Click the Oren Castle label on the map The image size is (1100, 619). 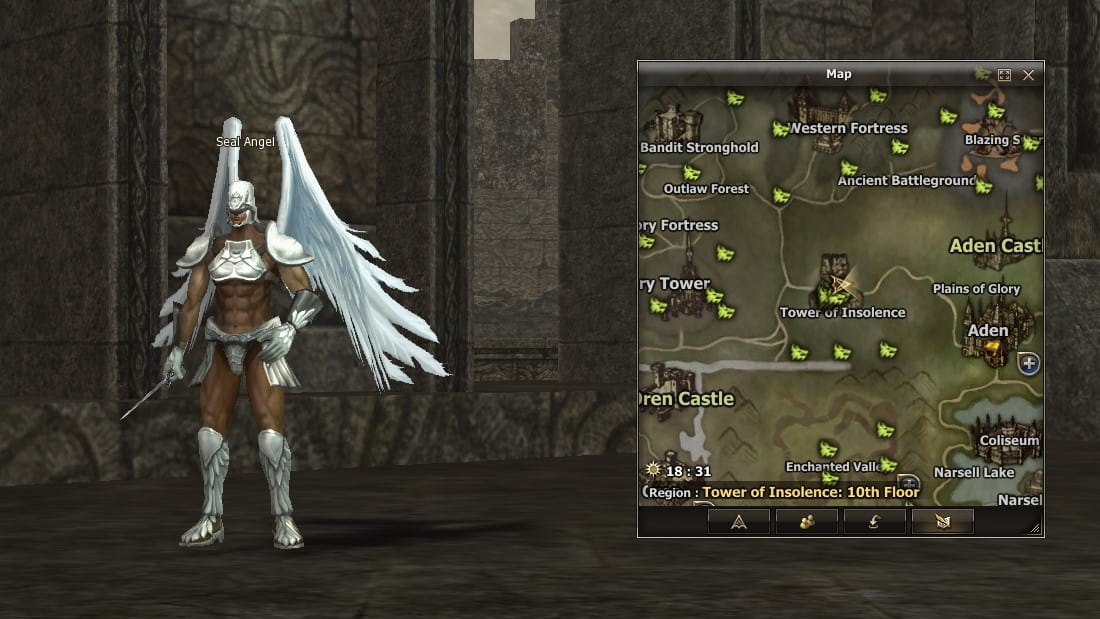click(x=687, y=399)
